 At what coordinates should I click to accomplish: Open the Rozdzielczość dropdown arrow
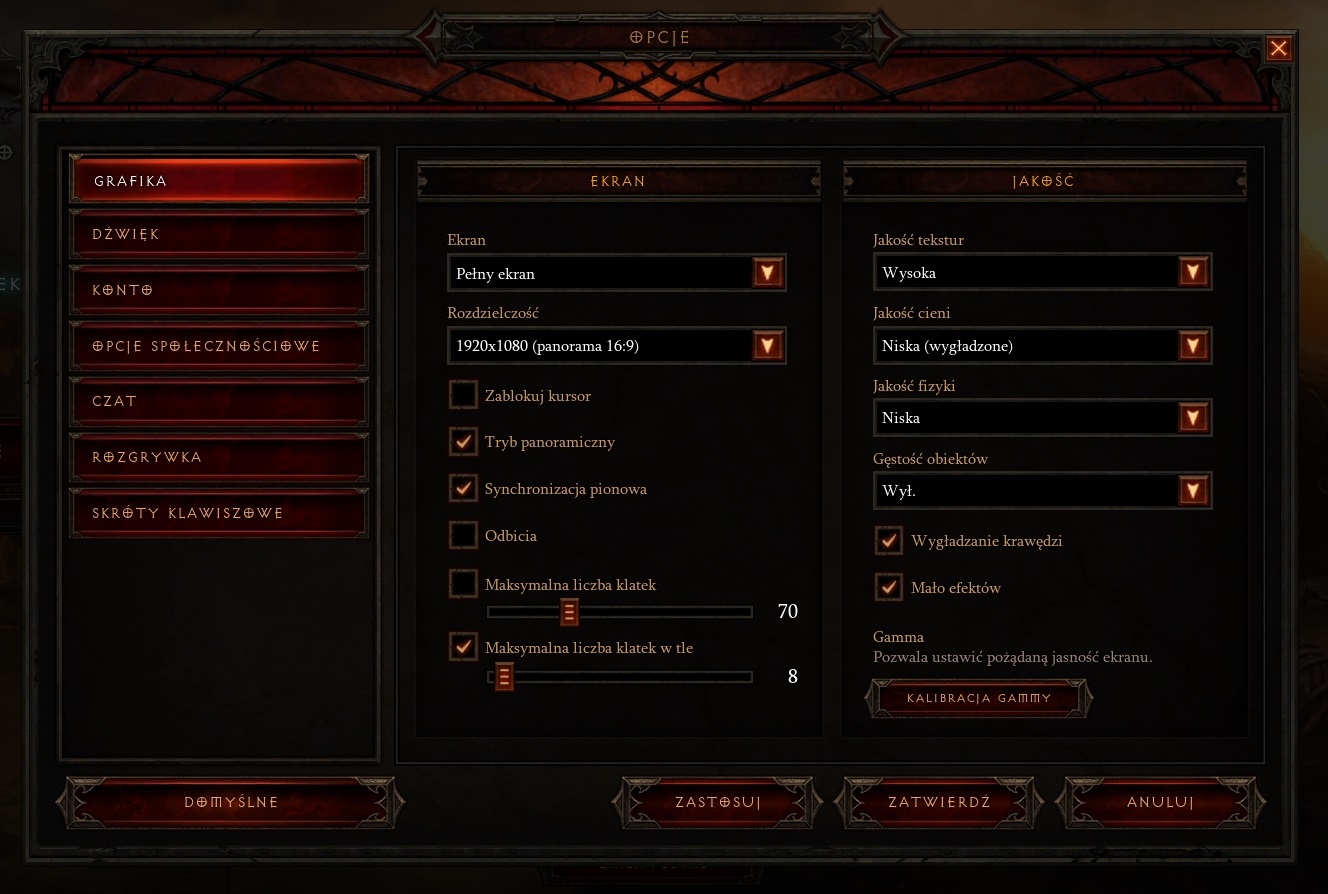tap(767, 345)
